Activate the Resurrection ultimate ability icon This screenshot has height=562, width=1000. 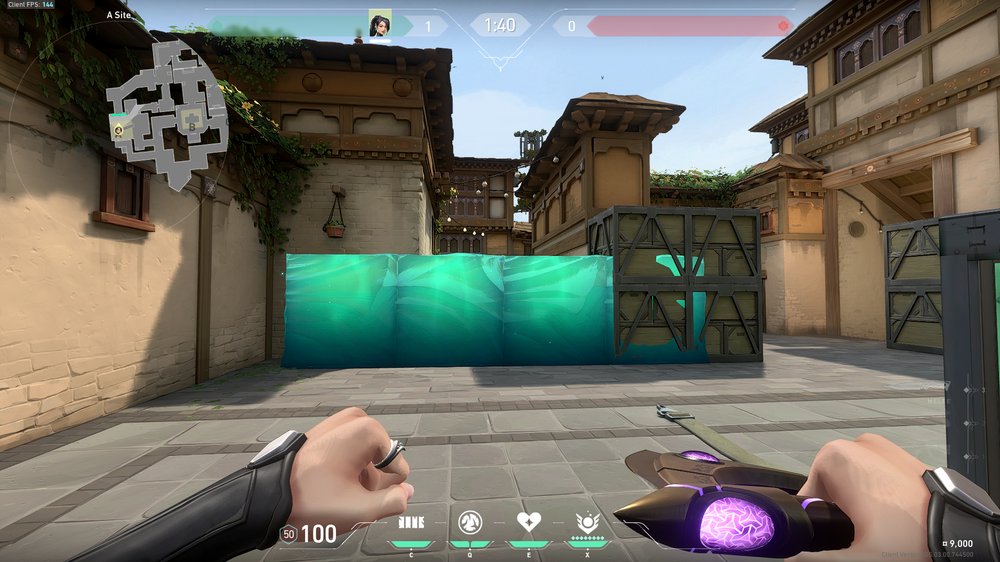tap(587, 522)
